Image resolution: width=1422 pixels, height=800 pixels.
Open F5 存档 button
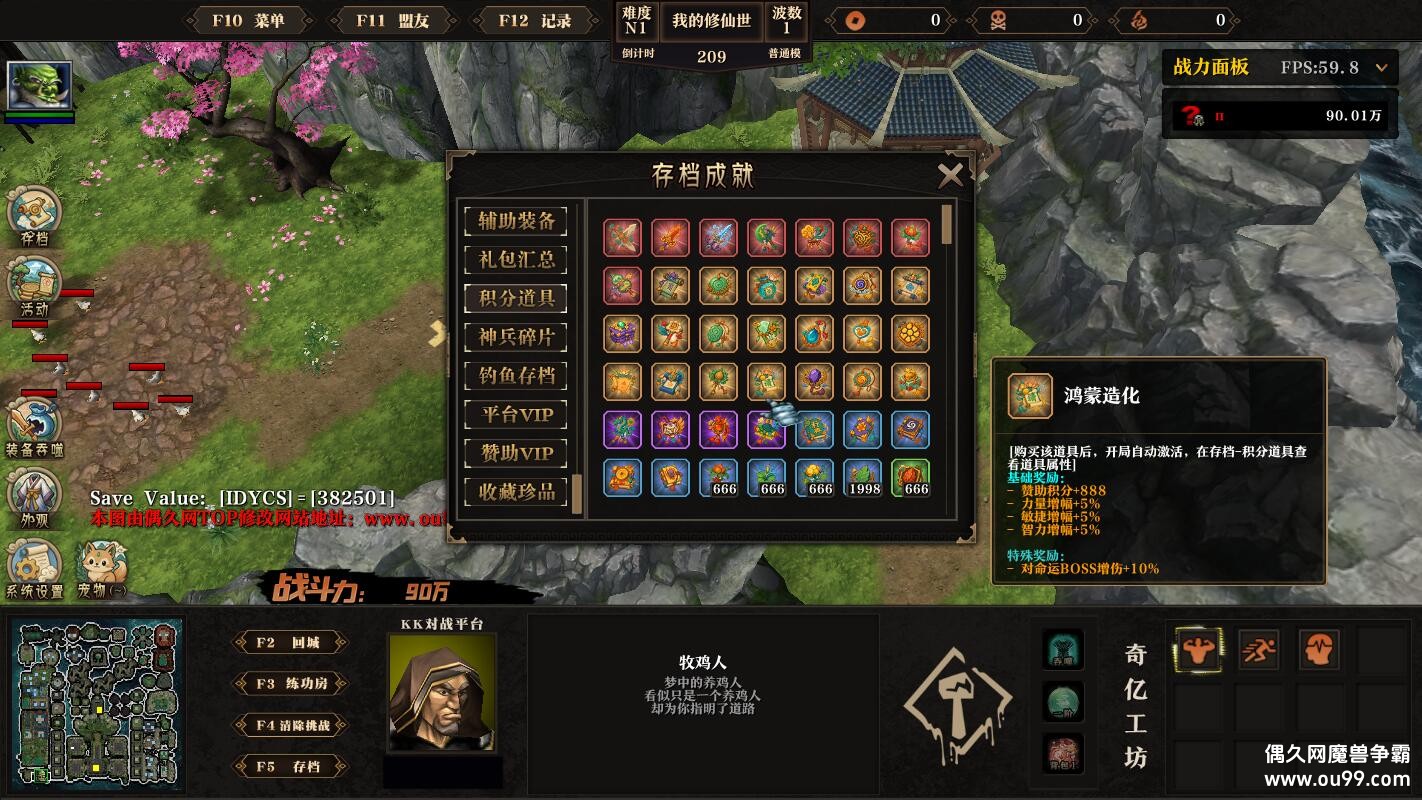coord(290,767)
